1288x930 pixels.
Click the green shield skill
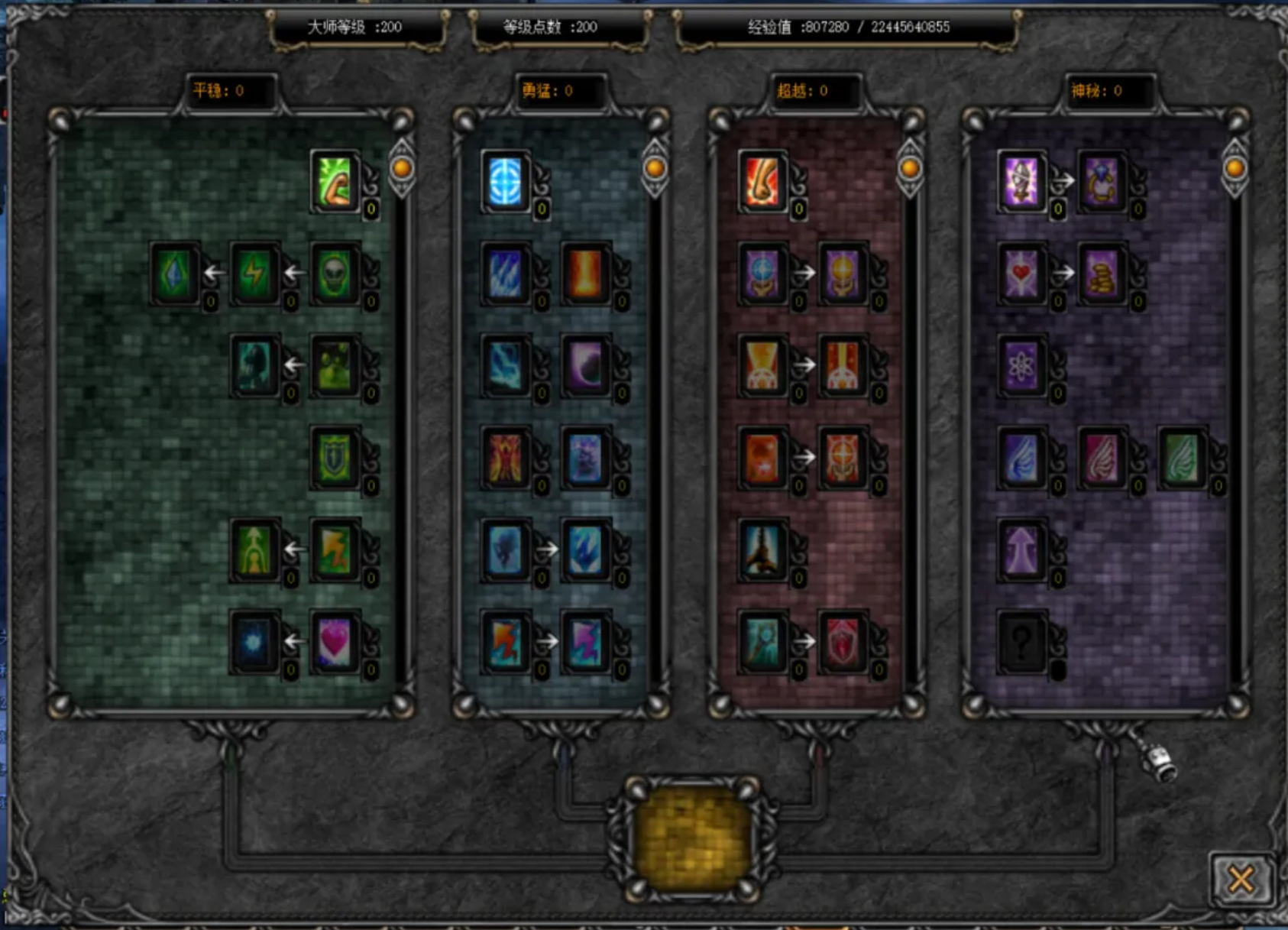click(x=335, y=458)
